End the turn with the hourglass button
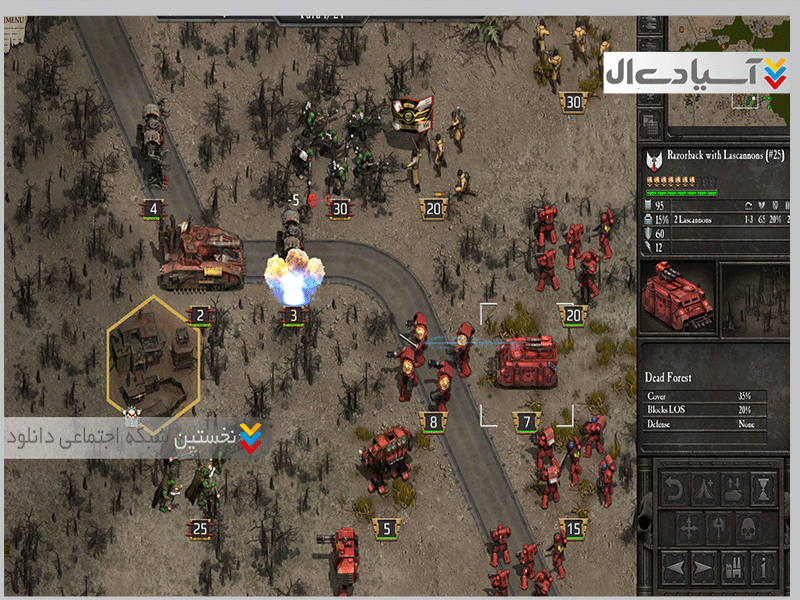The height and width of the screenshot is (600, 800). coord(764,489)
